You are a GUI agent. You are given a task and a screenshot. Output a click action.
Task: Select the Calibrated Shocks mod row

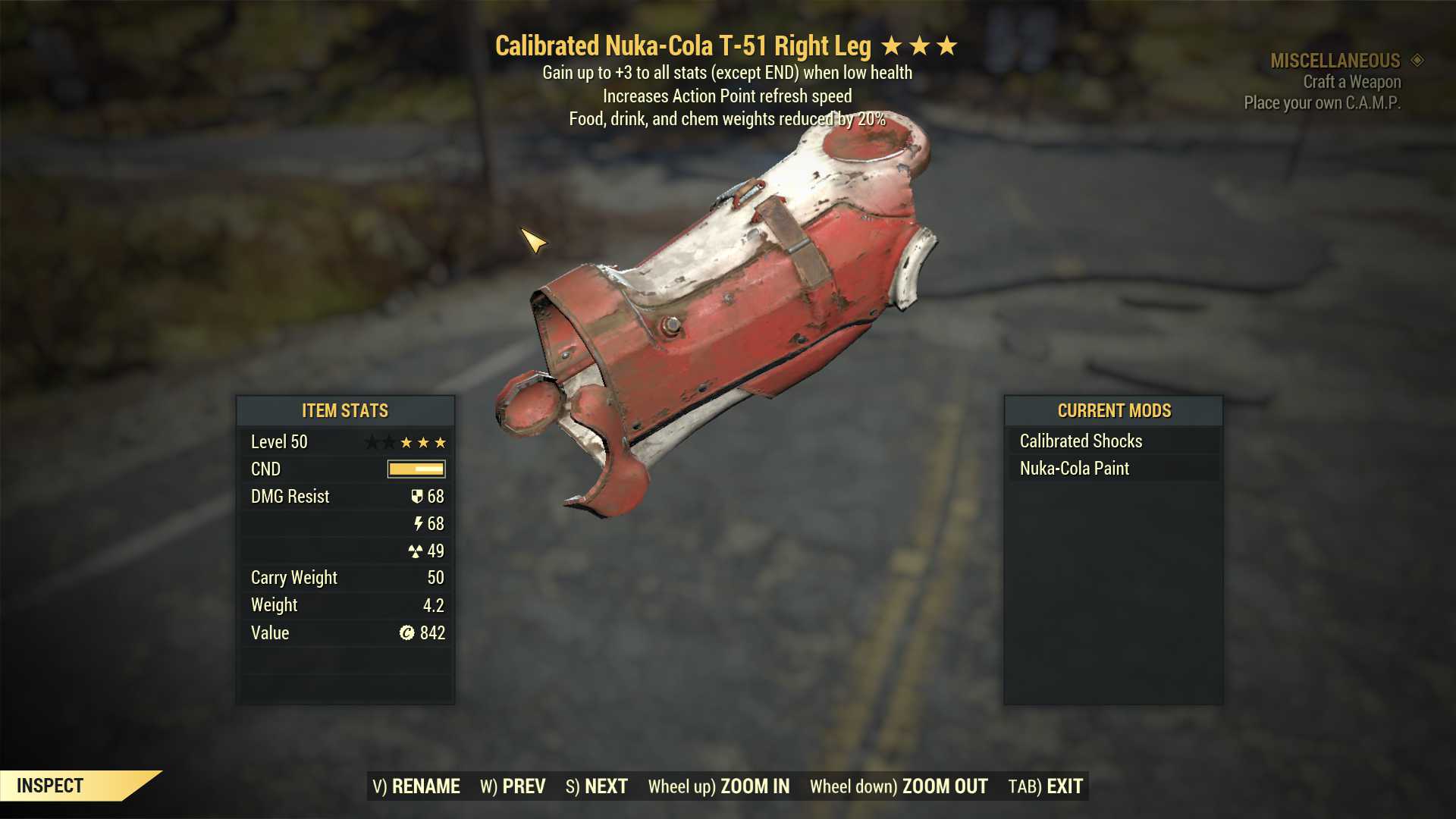tap(1112, 441)
